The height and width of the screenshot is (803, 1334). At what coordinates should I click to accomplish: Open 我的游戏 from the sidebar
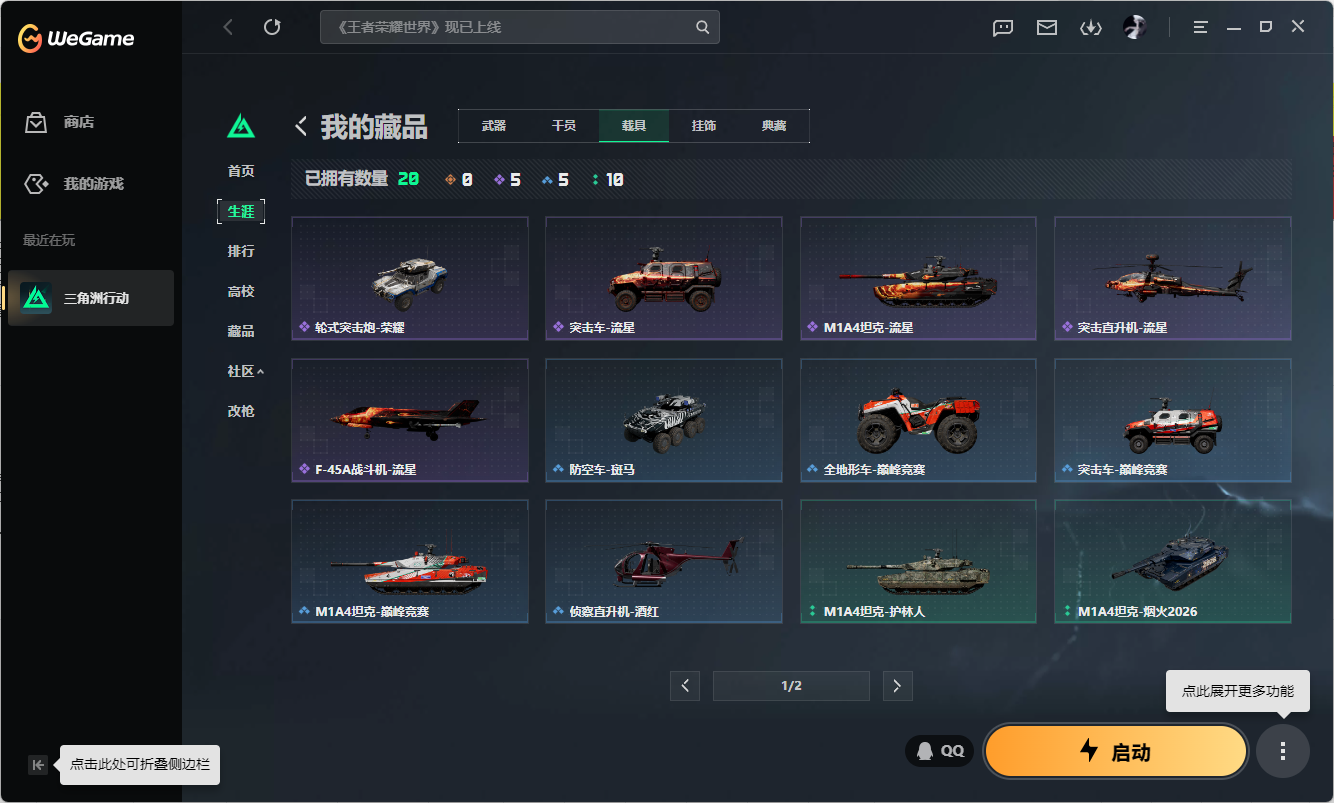[x=35, y=183]
